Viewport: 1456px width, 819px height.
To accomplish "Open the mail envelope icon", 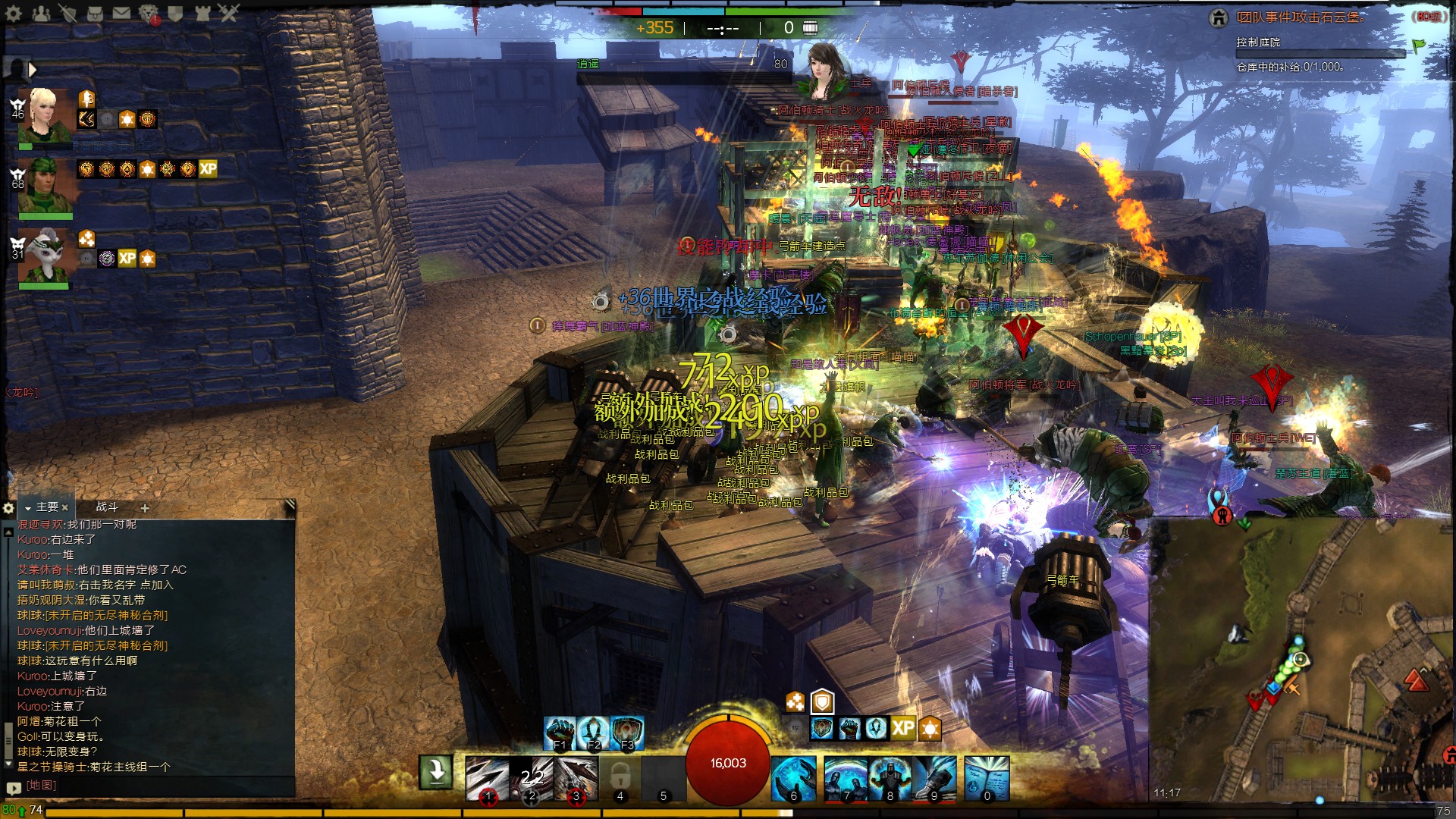I will tap(121, 13).
